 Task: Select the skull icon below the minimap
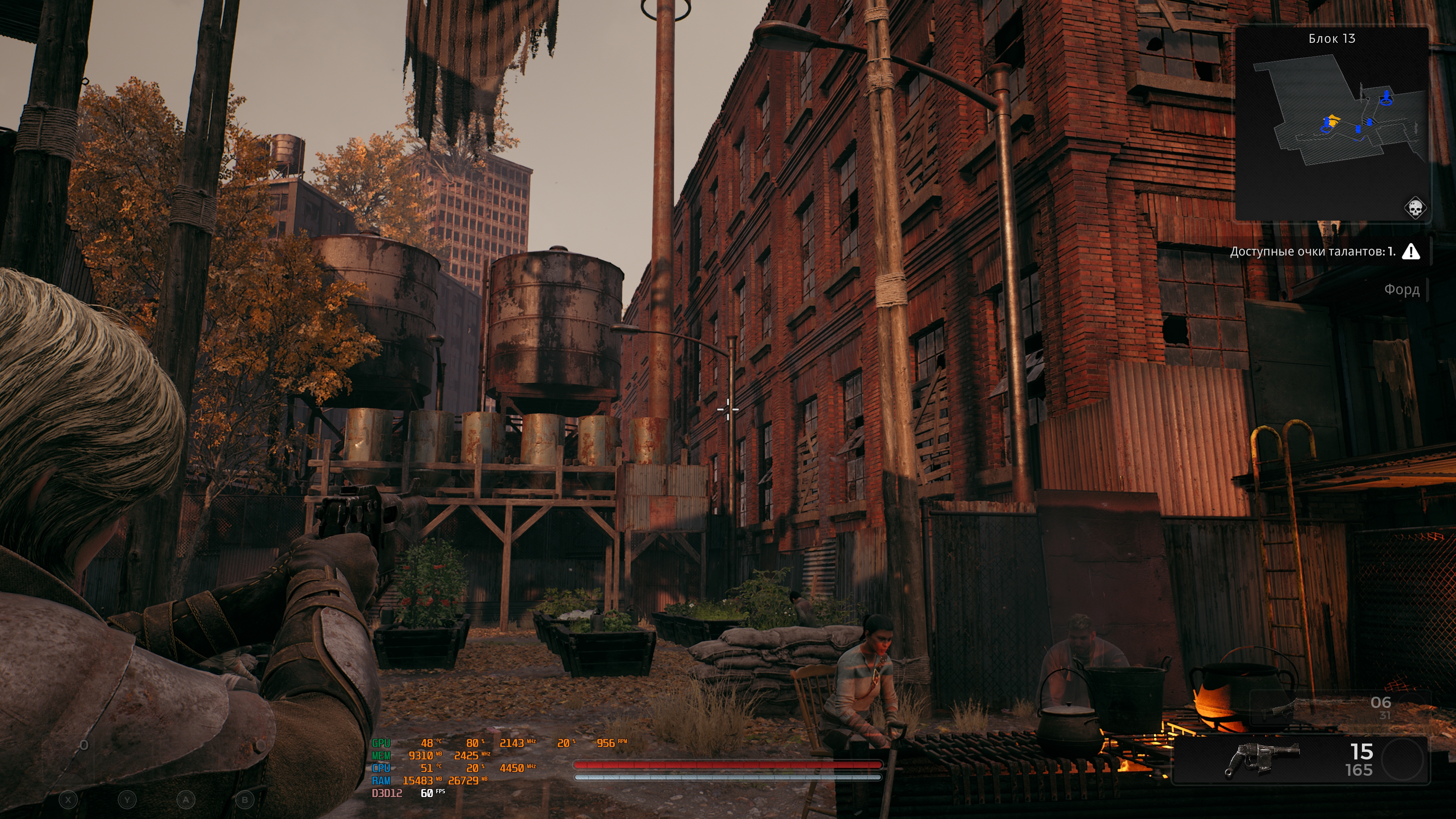(x=1415, y=208)
